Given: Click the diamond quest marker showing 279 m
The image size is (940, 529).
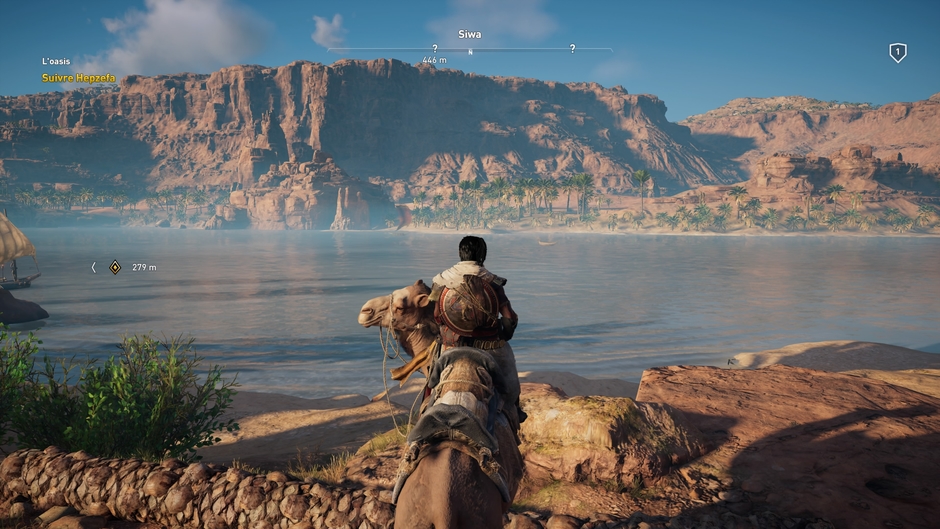Looking at the screenshot, I should (x=115, y=267).
